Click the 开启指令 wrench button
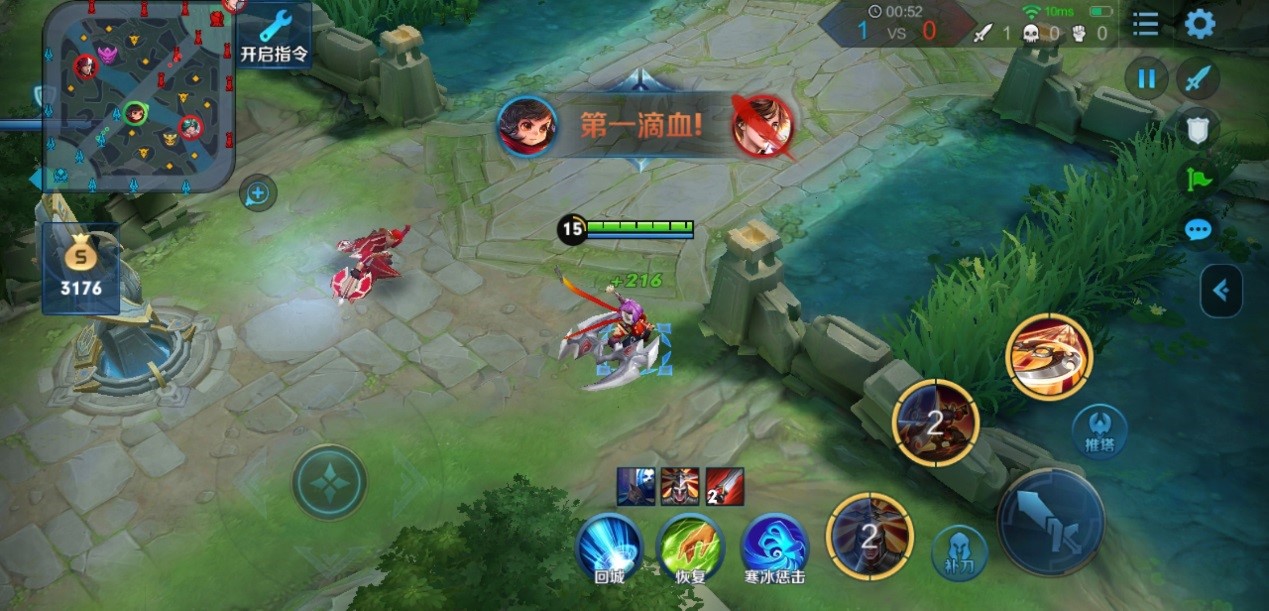 pyautogui.click(x=274, y=34)
